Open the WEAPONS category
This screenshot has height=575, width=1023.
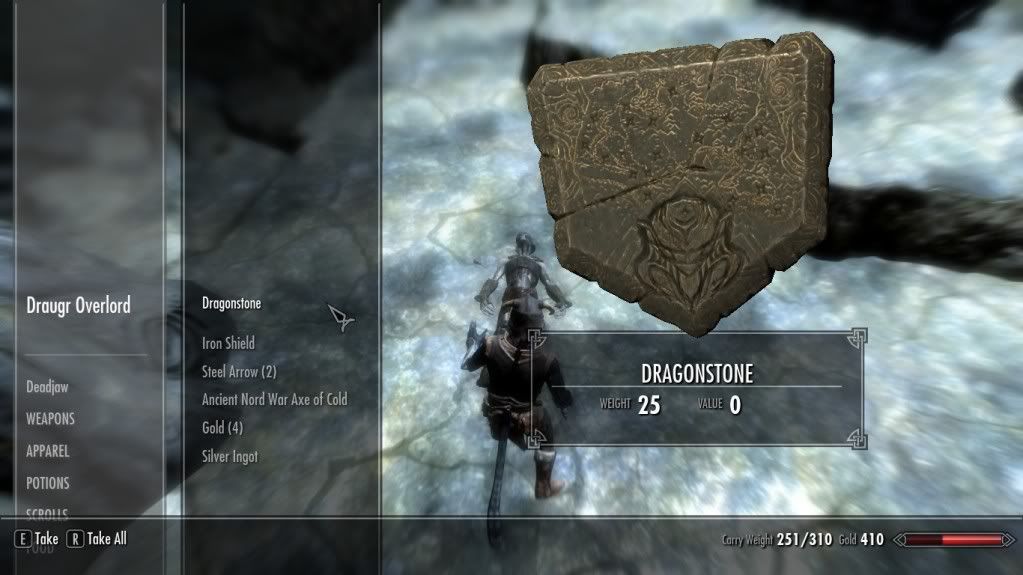click(x=50, y=419)
